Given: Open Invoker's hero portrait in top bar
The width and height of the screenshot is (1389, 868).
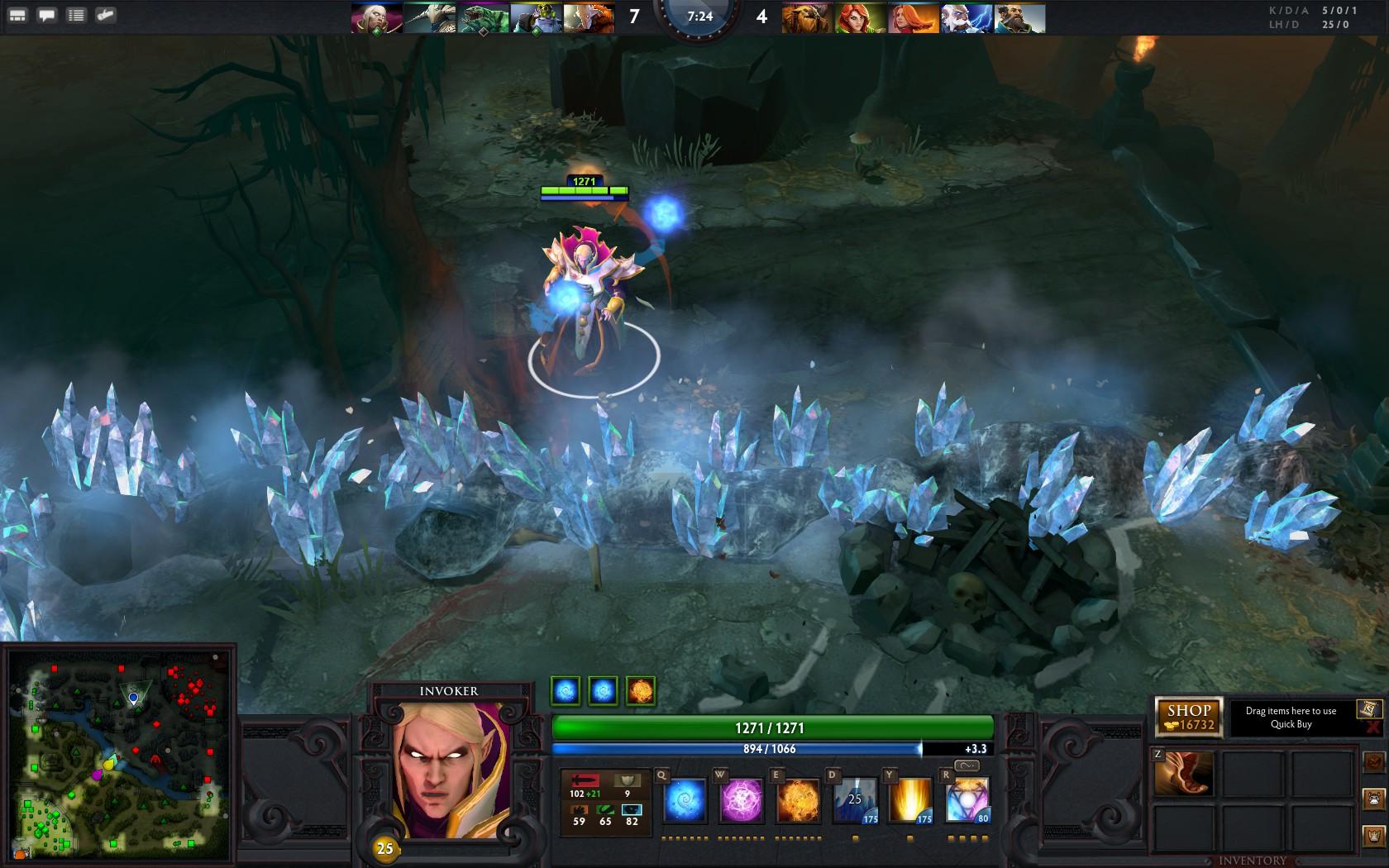Looking at the screenshot, I should (x=376, y=17).
